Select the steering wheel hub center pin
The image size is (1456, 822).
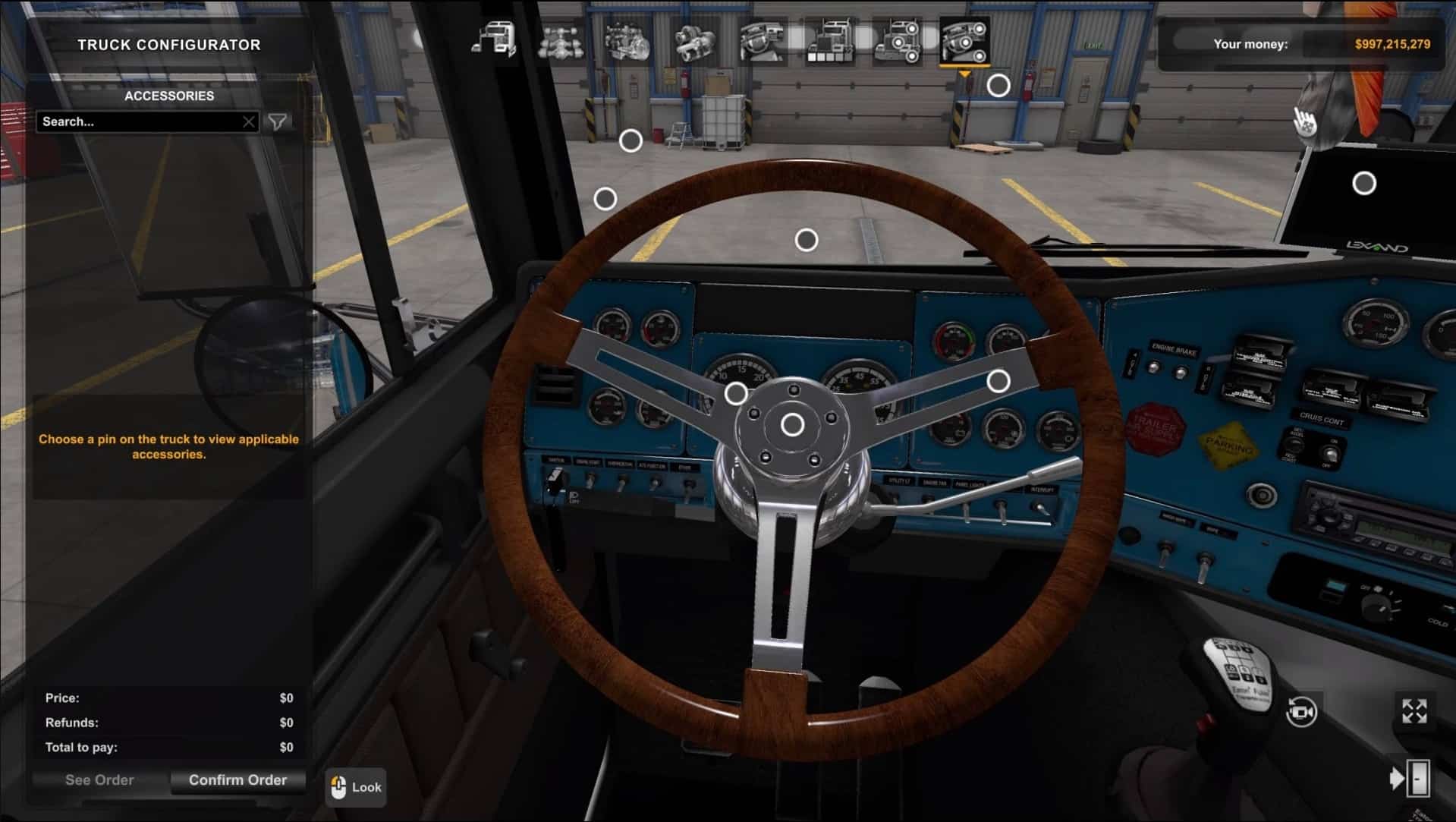[793, 424]
